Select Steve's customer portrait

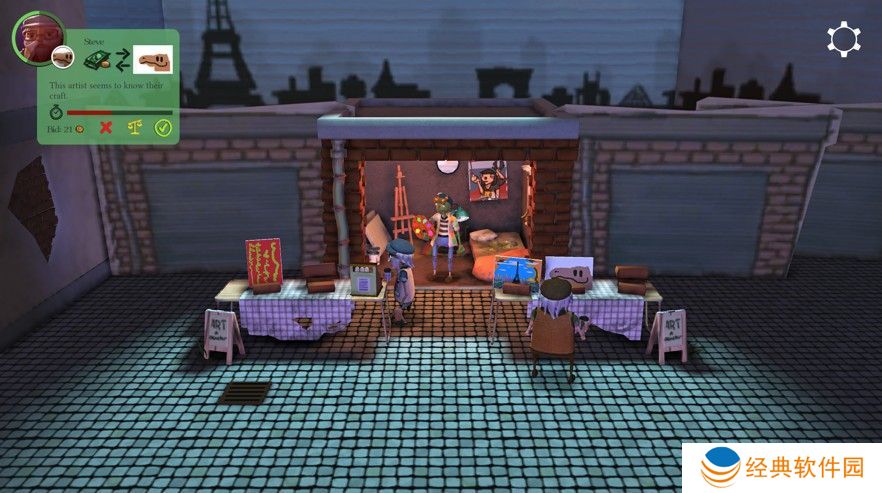[37, 35]
